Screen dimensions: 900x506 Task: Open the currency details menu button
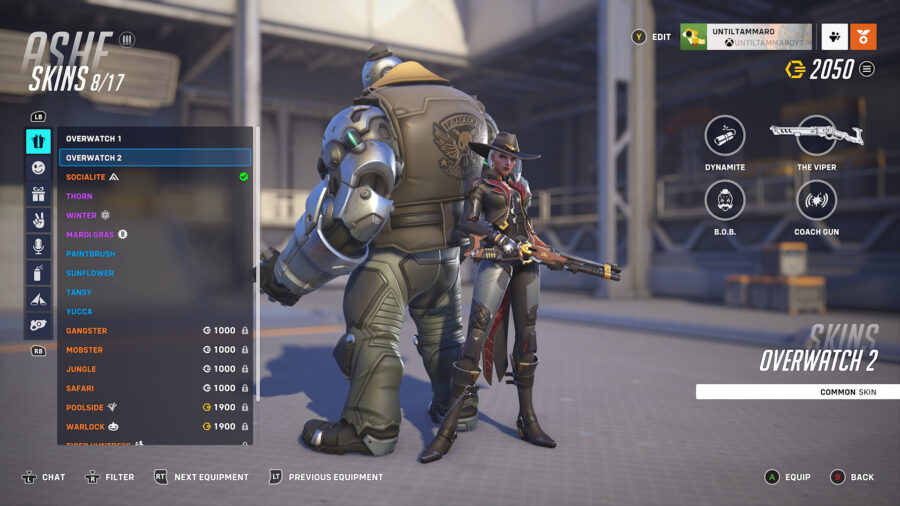867,69
